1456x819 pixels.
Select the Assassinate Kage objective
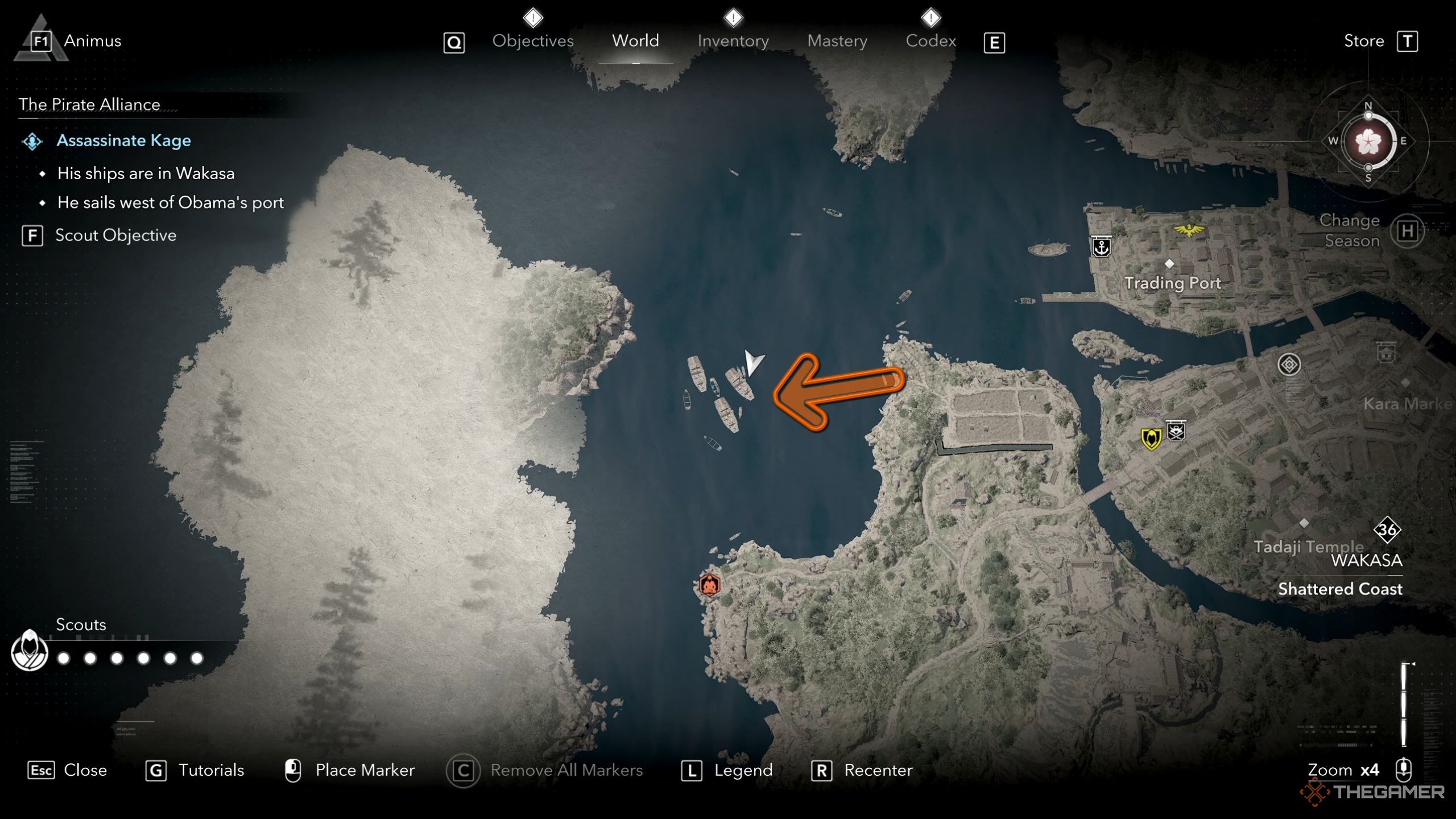tap(123, 140)
